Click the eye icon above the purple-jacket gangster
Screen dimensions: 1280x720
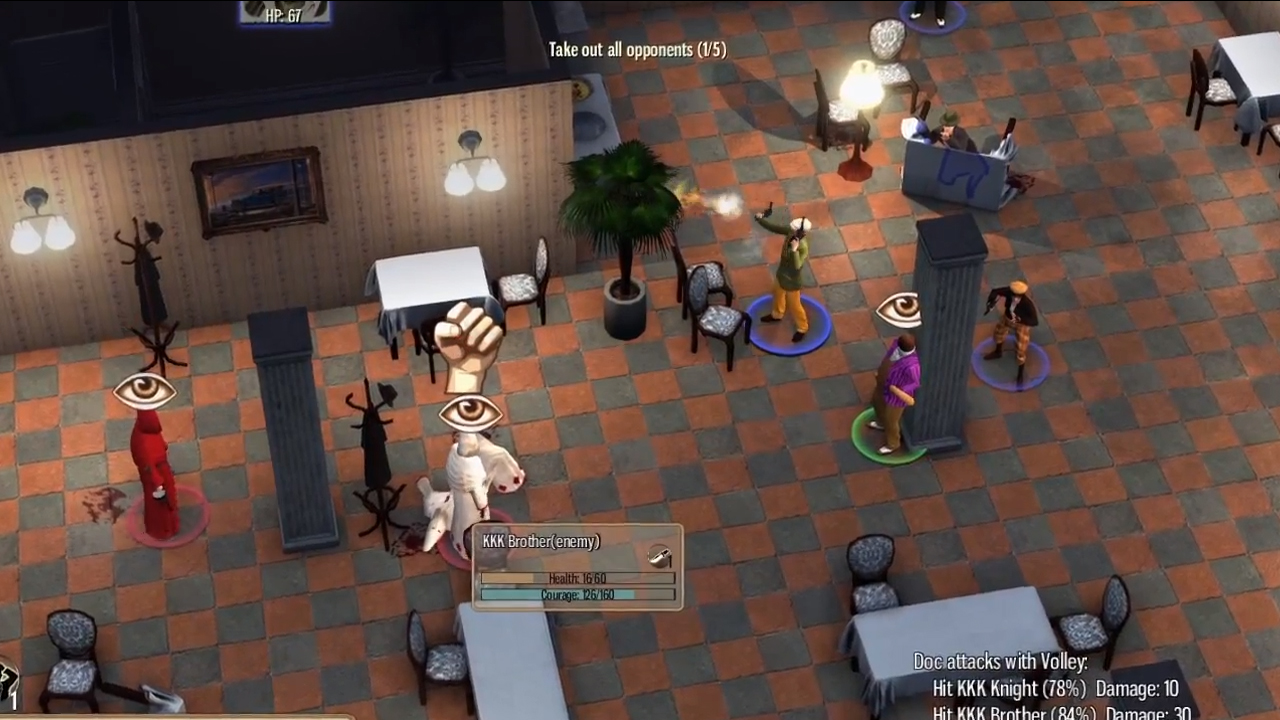click(x=899, y=310)
